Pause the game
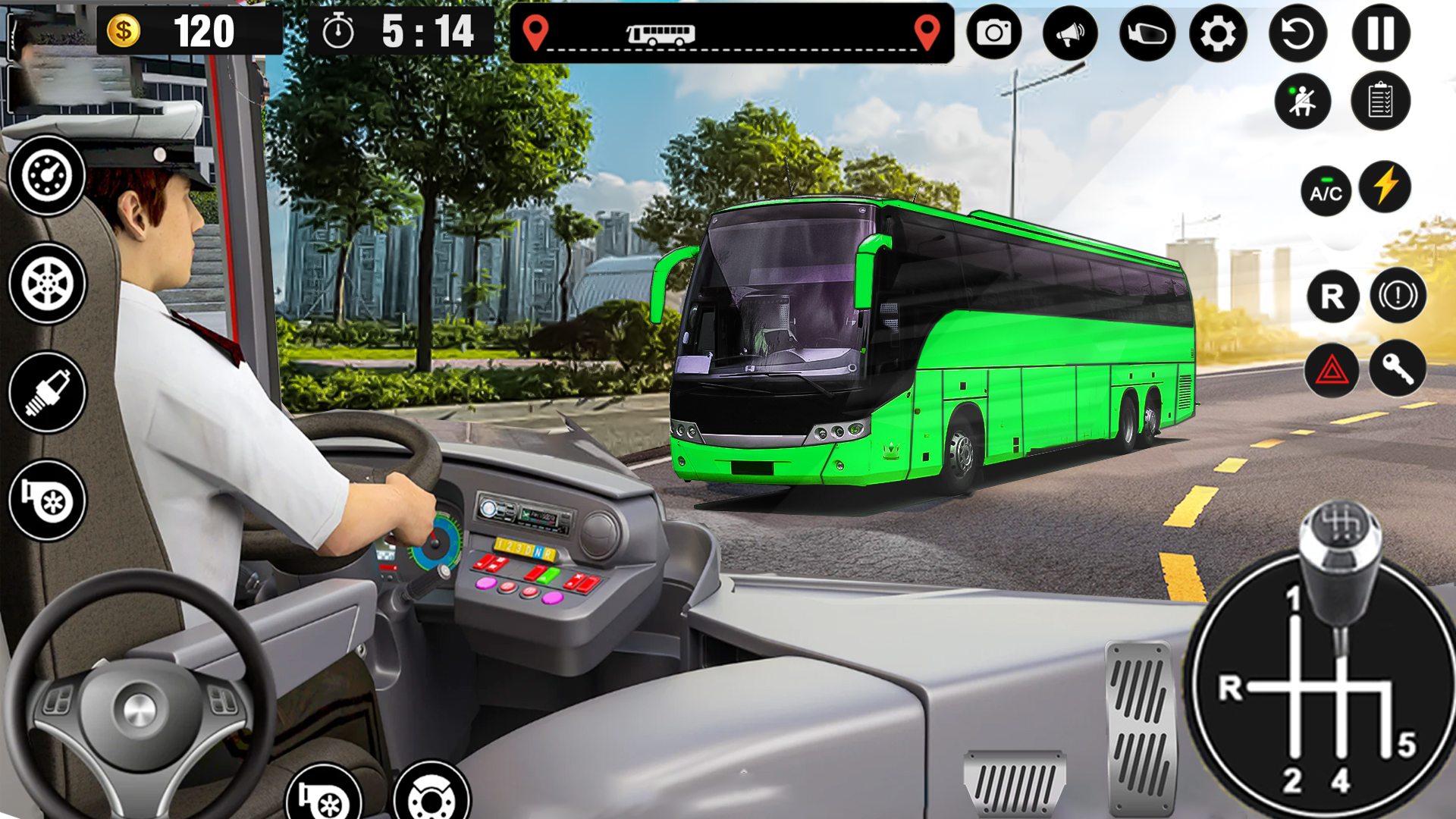 pos(1380,33)
